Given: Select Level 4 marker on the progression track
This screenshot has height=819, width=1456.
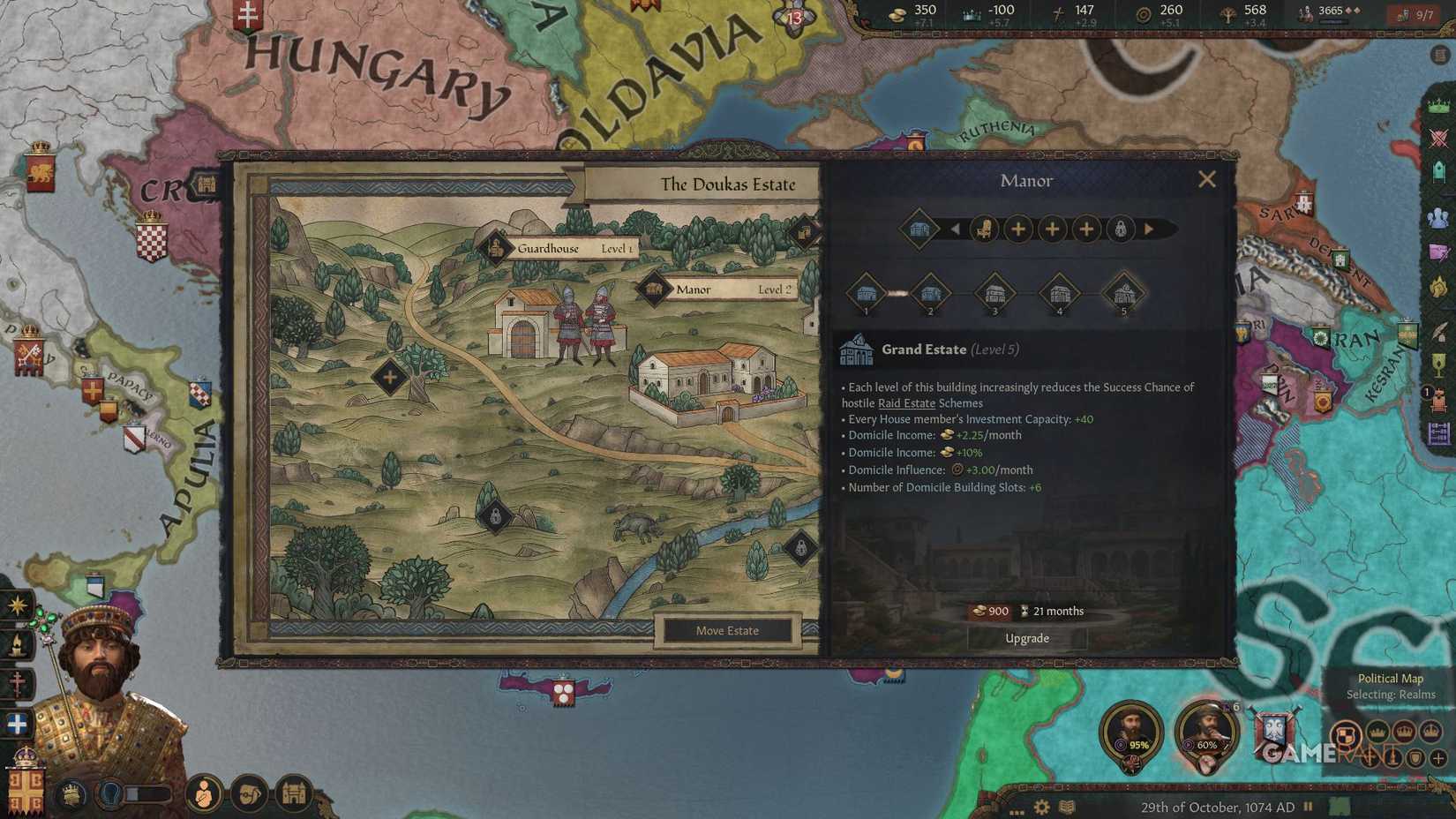Looking at the screenshot, I should 1060,293.
